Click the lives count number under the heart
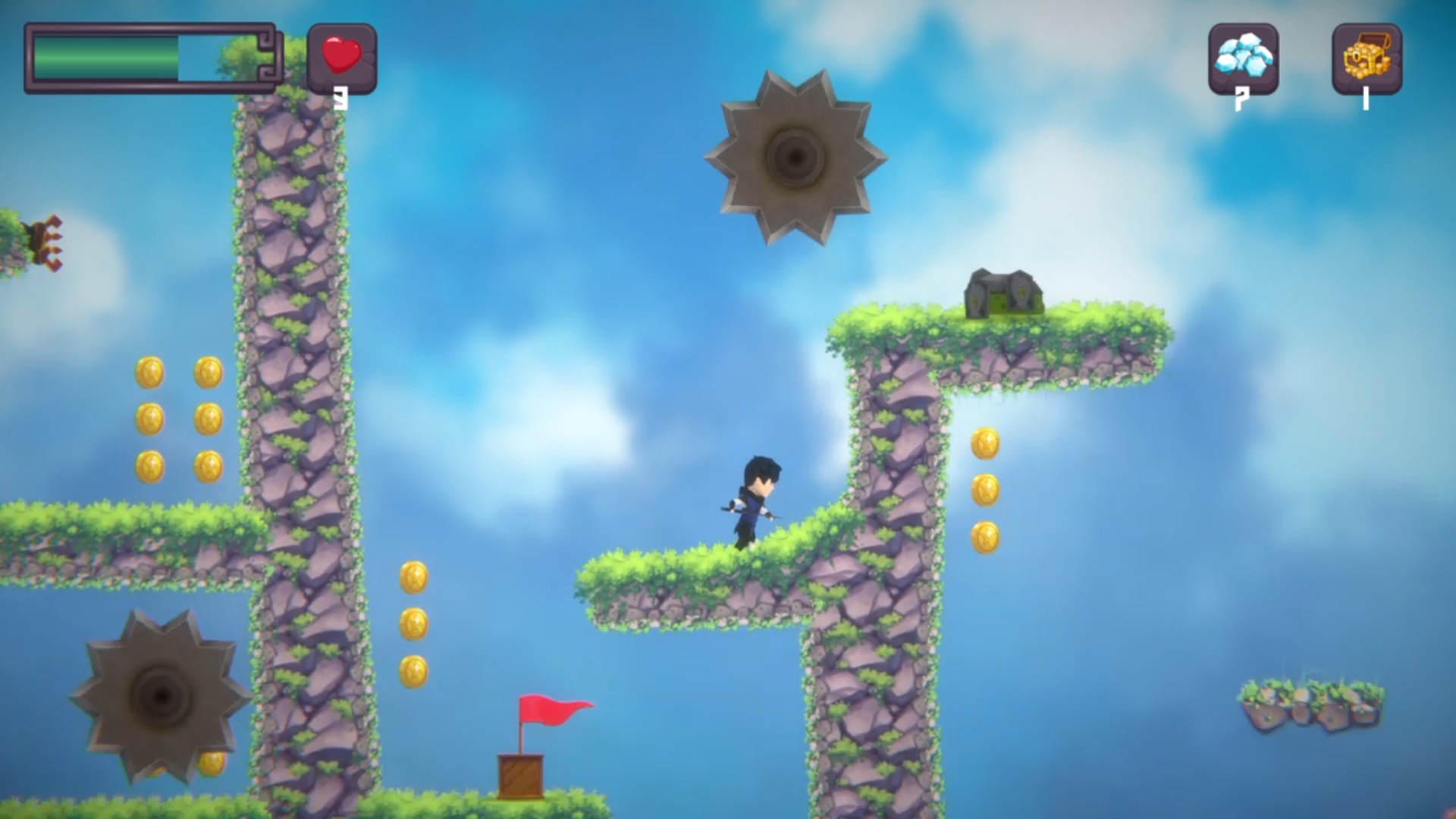 pos(343,97)
